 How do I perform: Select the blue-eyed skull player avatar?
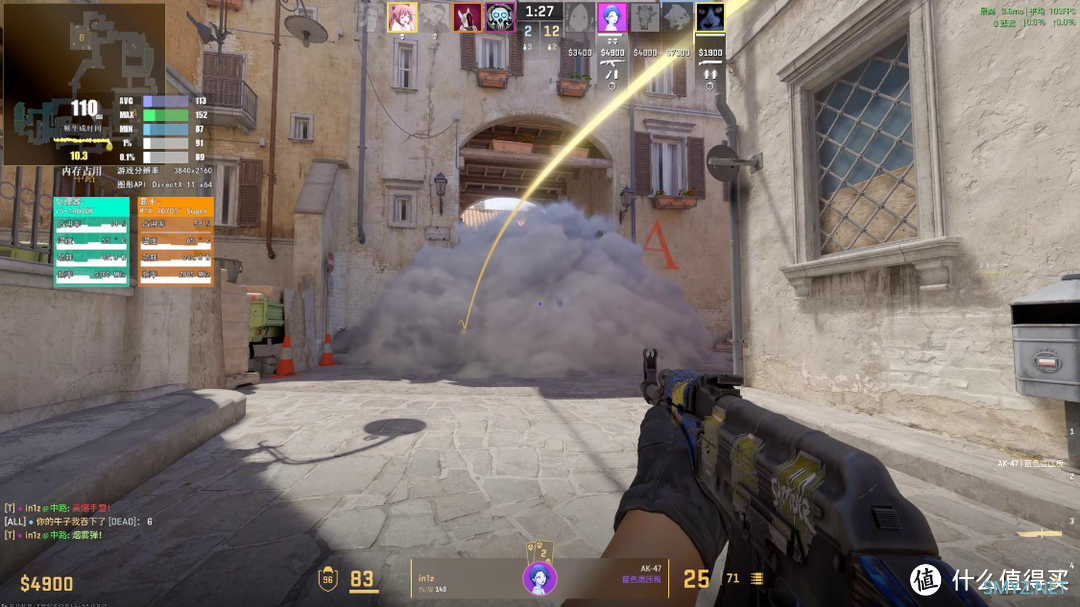coord(500,17)
